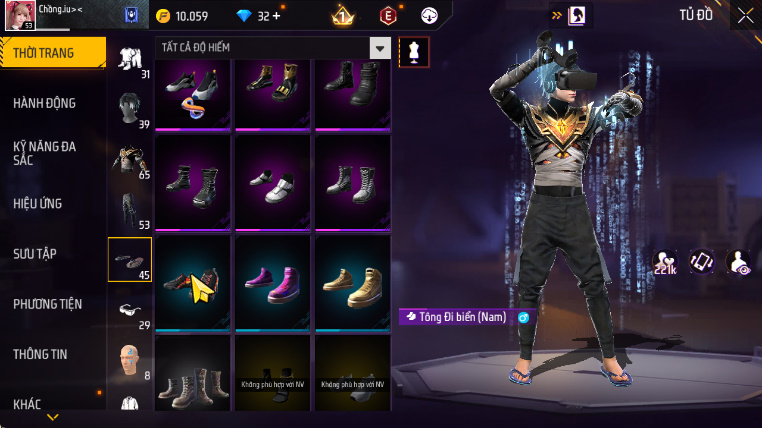Toggle the mannequin preview icon
The height and width of the screenshot is (428, 762).
pyautogui.click(x=413, y=53)
